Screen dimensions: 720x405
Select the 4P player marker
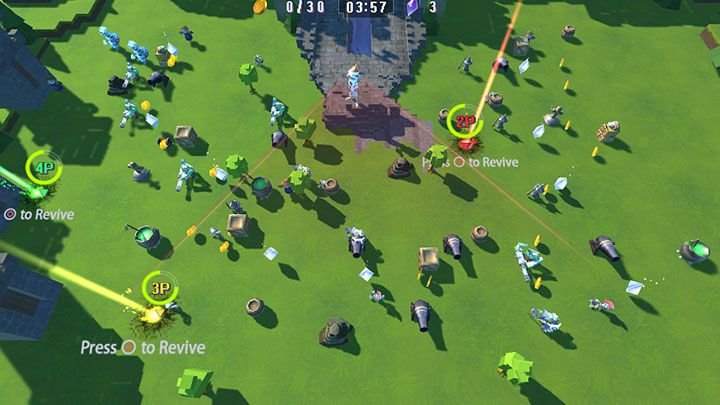[x=43, y=167]
